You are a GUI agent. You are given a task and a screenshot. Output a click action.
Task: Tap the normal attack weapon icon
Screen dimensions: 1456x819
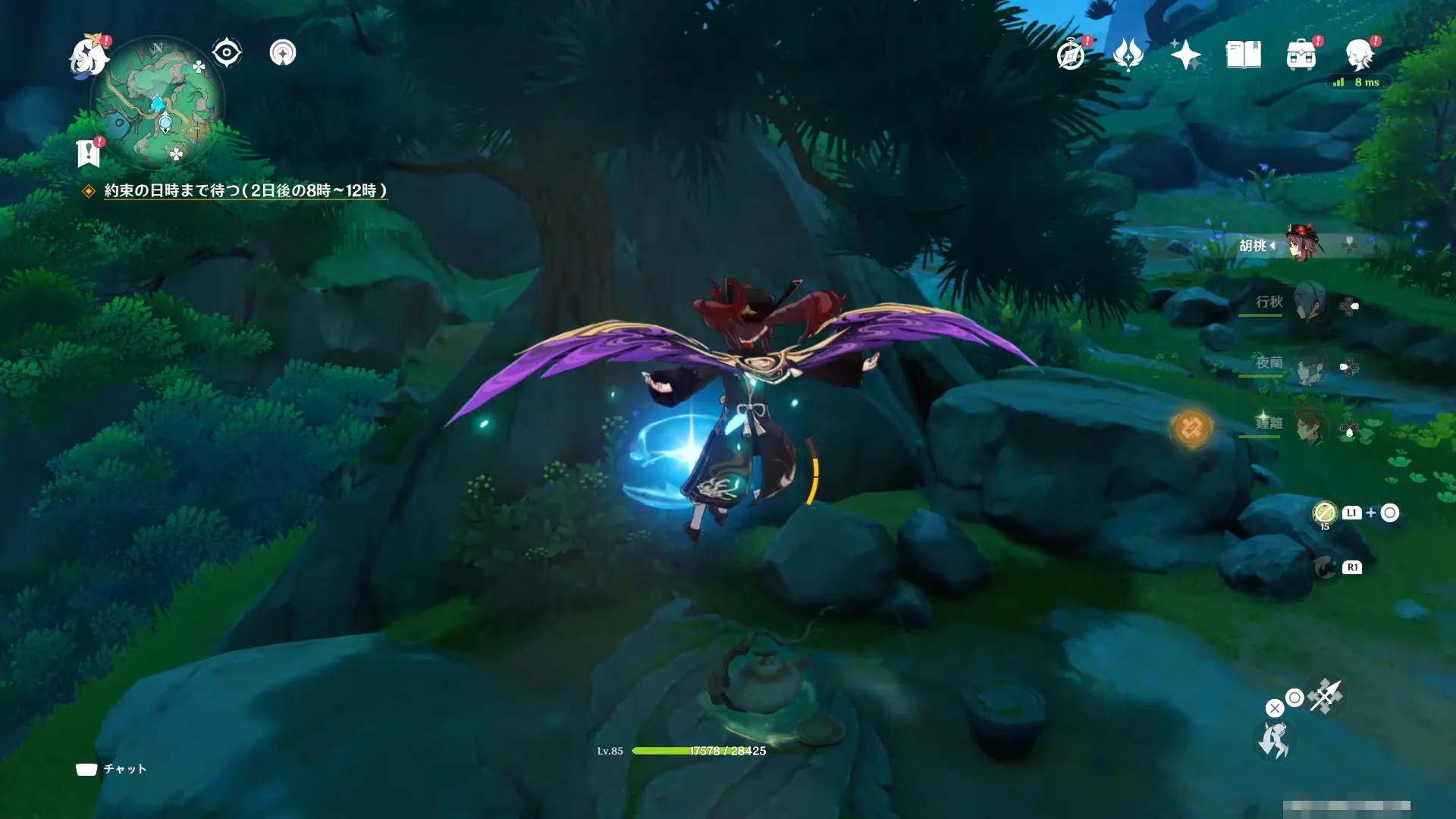1326,695
